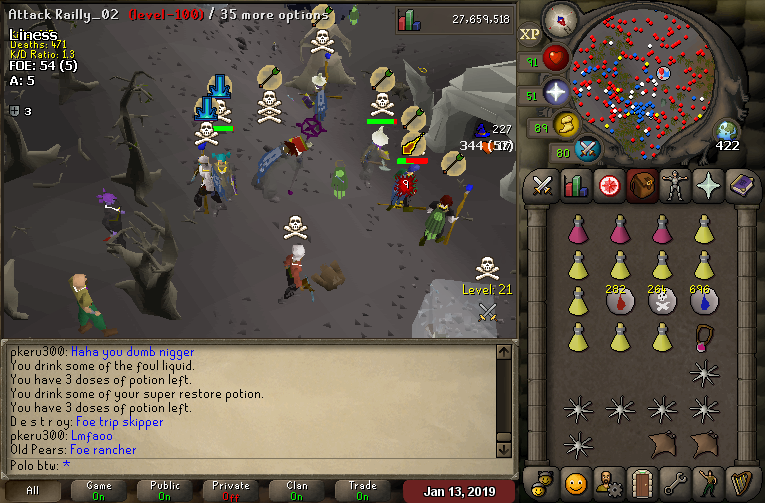Activate the special attack orb
This screenshot has width=765, height=503.
click(587, 150)
